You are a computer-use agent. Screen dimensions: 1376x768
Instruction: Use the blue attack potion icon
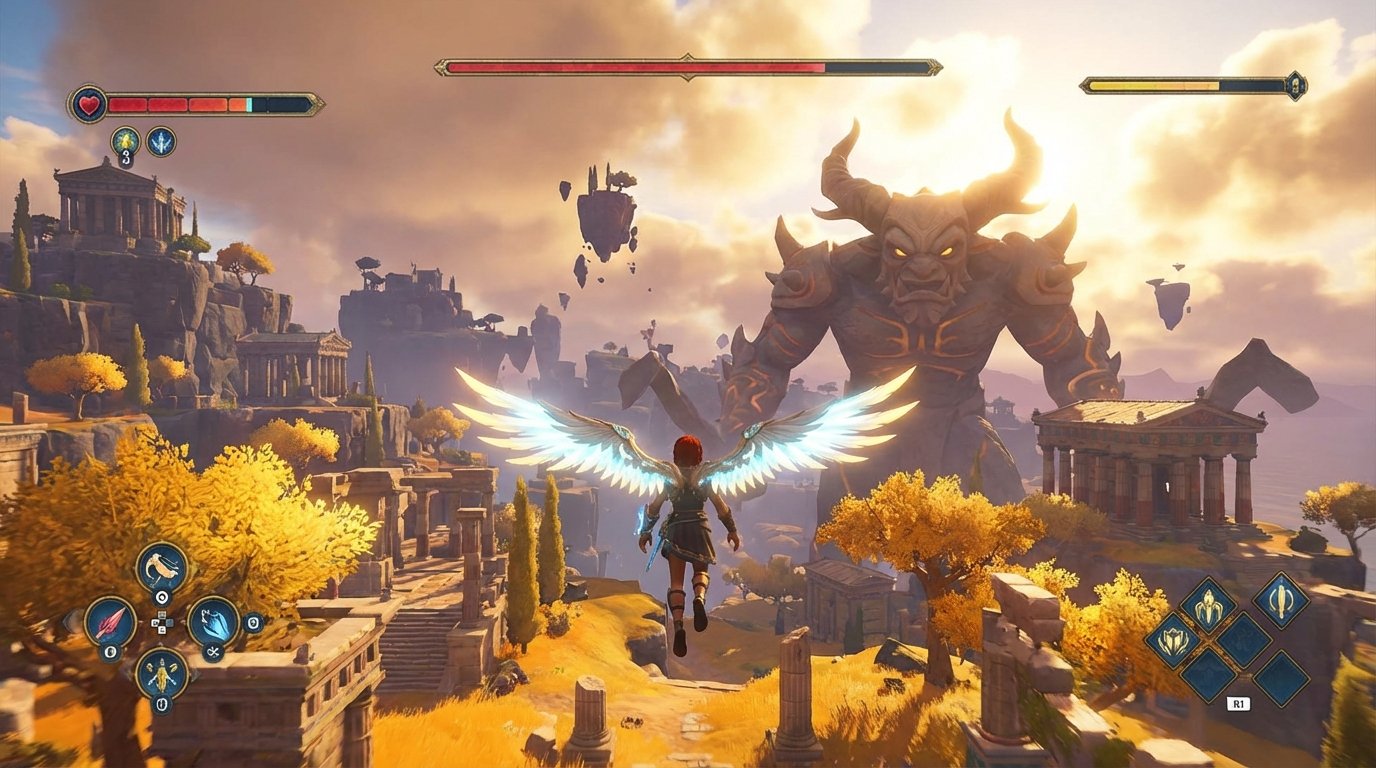tap(162, 141)
